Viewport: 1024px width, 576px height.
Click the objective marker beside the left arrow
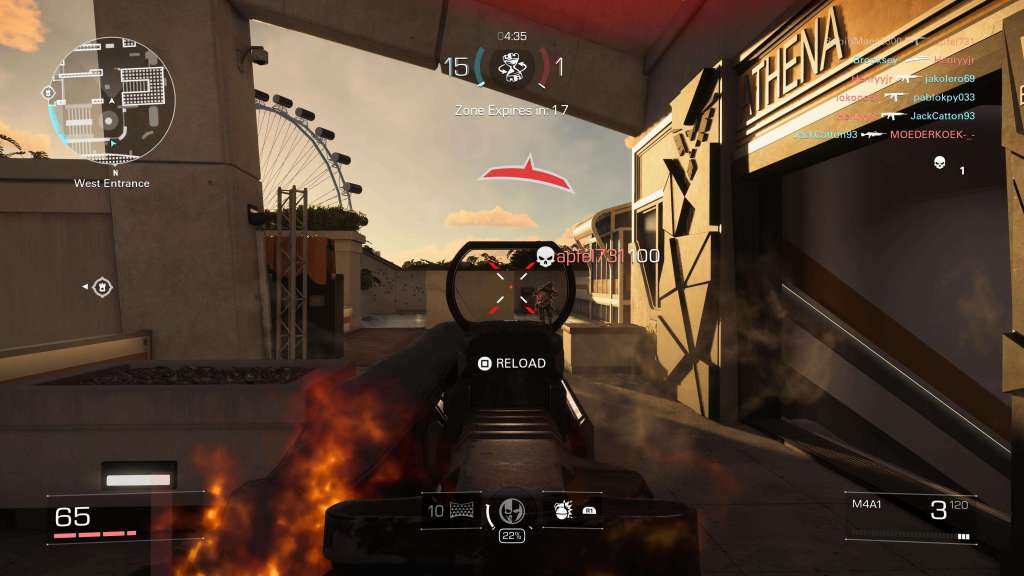coord(101,288)
